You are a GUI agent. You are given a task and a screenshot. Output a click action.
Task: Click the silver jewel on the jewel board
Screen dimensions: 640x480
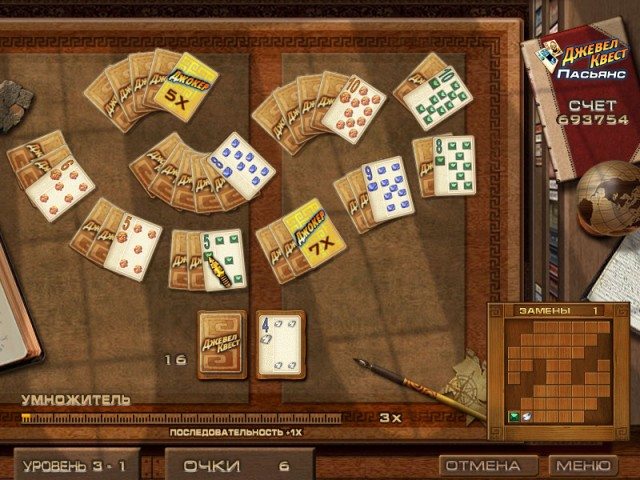pyautogui.click(x=528, y=415)
